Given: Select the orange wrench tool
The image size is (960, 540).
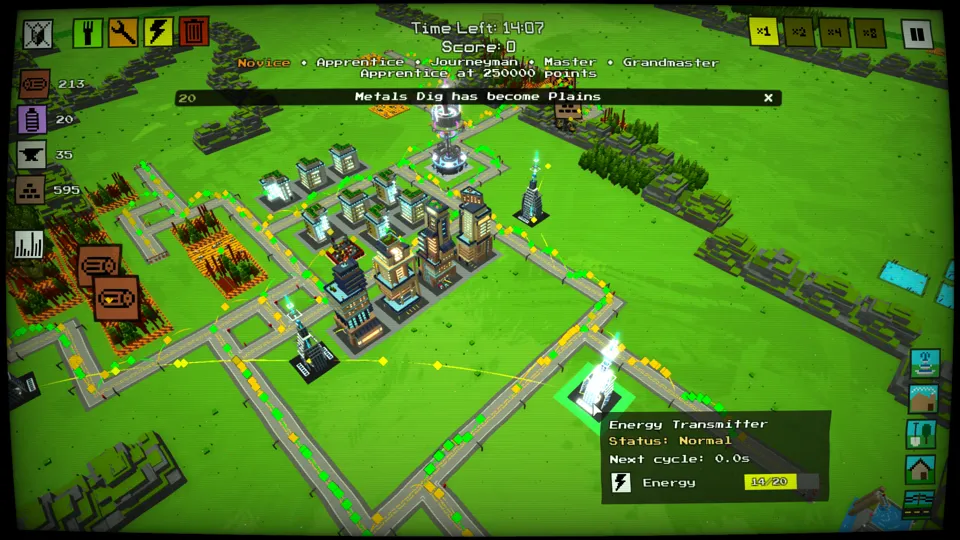Looking at the screenshot, I should coord(123,33).
